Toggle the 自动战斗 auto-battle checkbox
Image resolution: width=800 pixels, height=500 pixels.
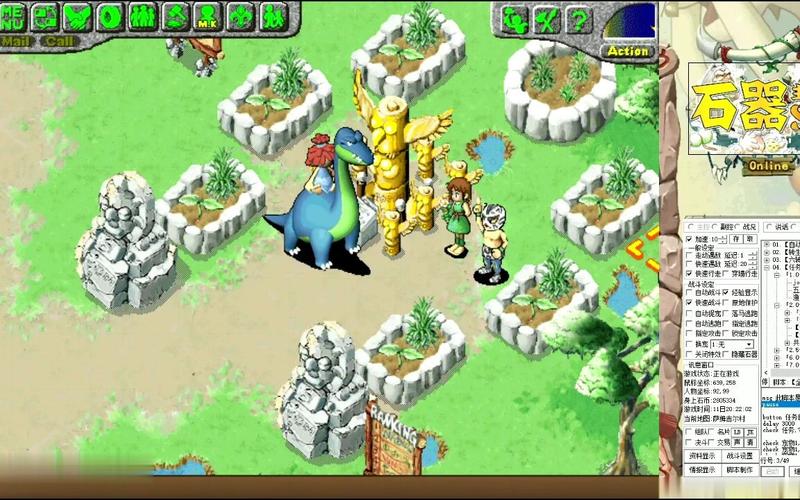click(690, 292)
